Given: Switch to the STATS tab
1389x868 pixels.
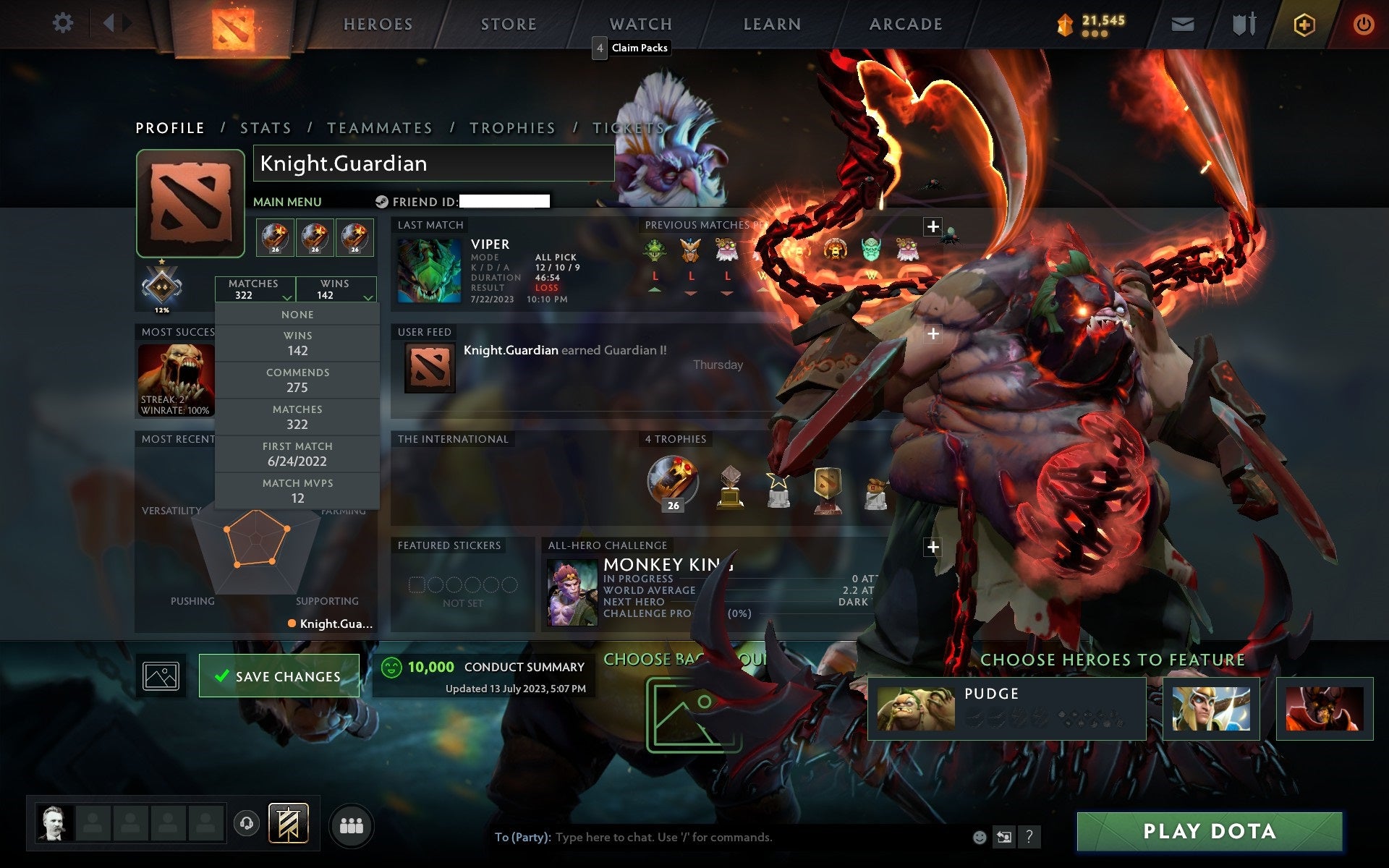Looking at the screenshot, I should pos(266,127).
